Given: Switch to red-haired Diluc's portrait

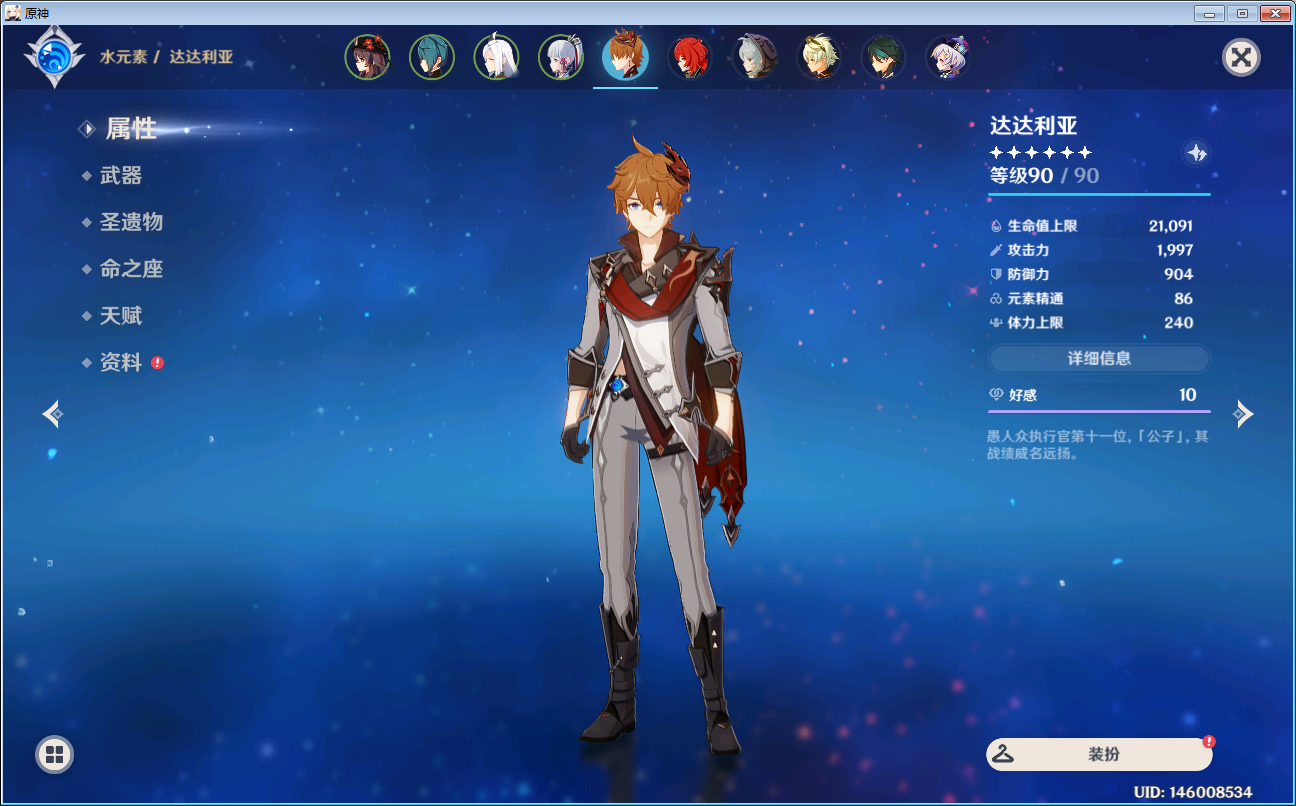Looking at the screenshot, I should click(x=689, y=58).
